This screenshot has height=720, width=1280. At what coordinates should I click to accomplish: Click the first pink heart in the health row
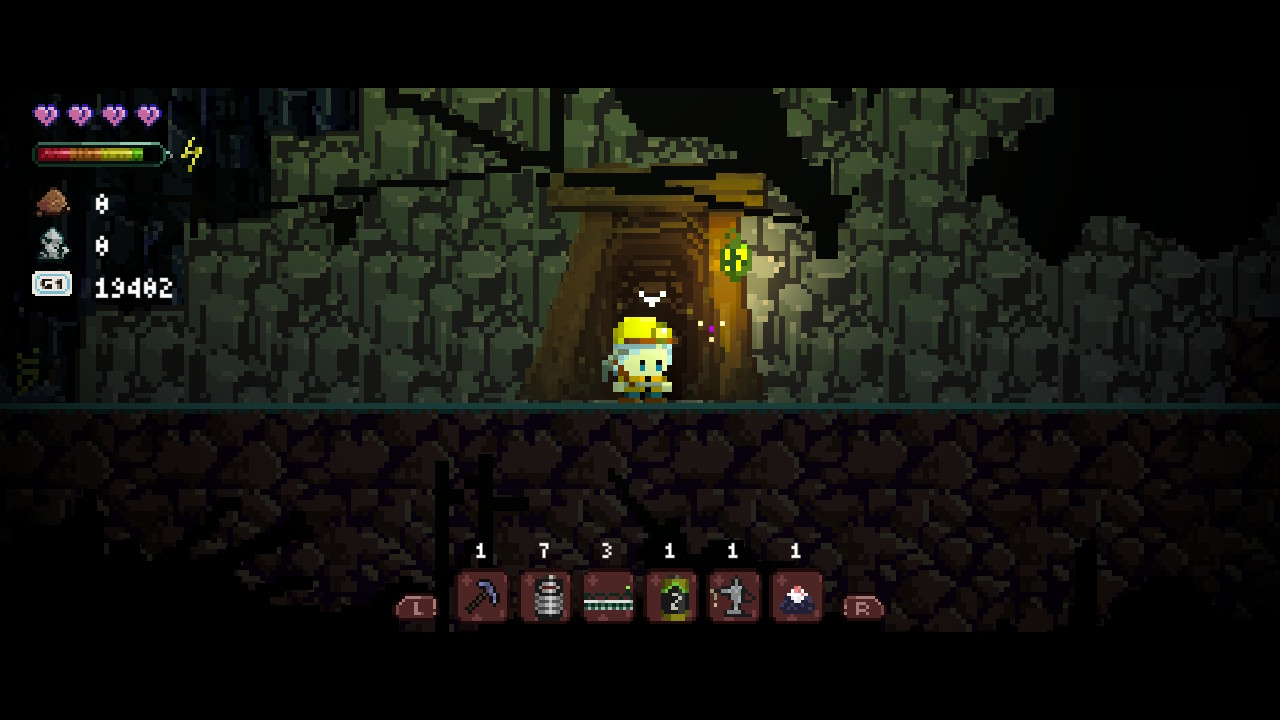44,114
